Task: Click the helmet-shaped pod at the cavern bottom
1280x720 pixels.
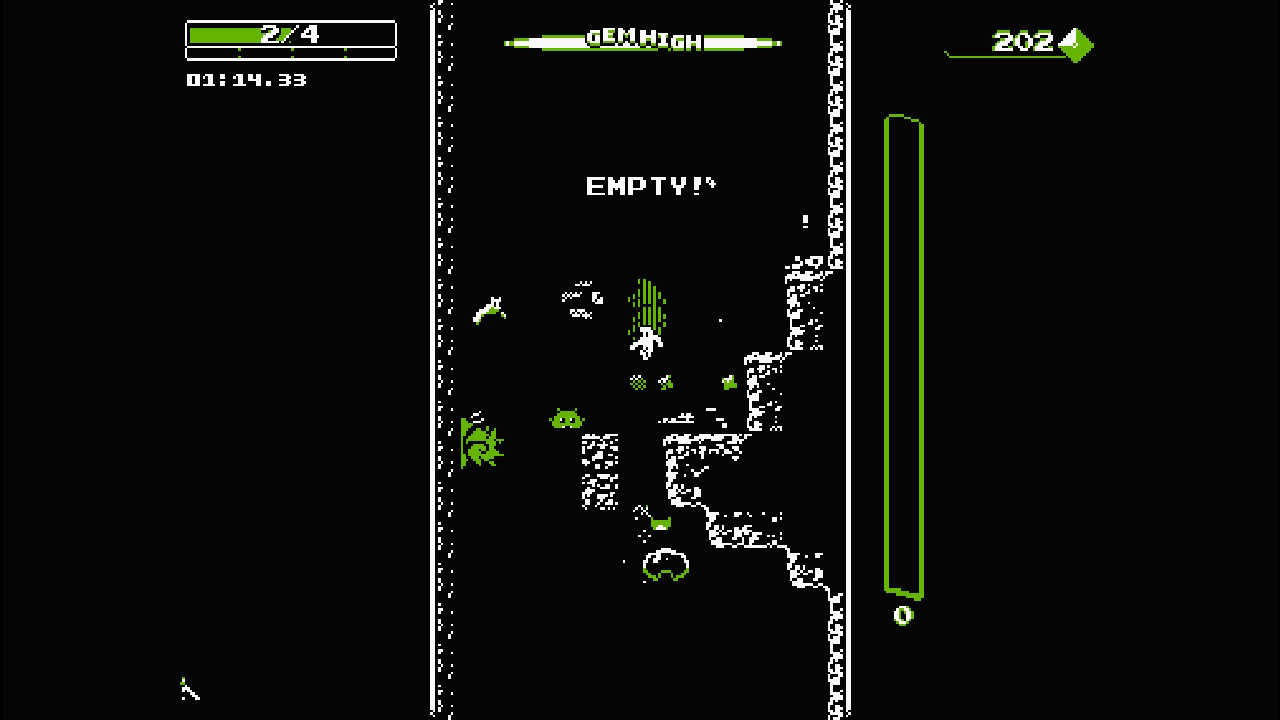Action: [664, 565]
